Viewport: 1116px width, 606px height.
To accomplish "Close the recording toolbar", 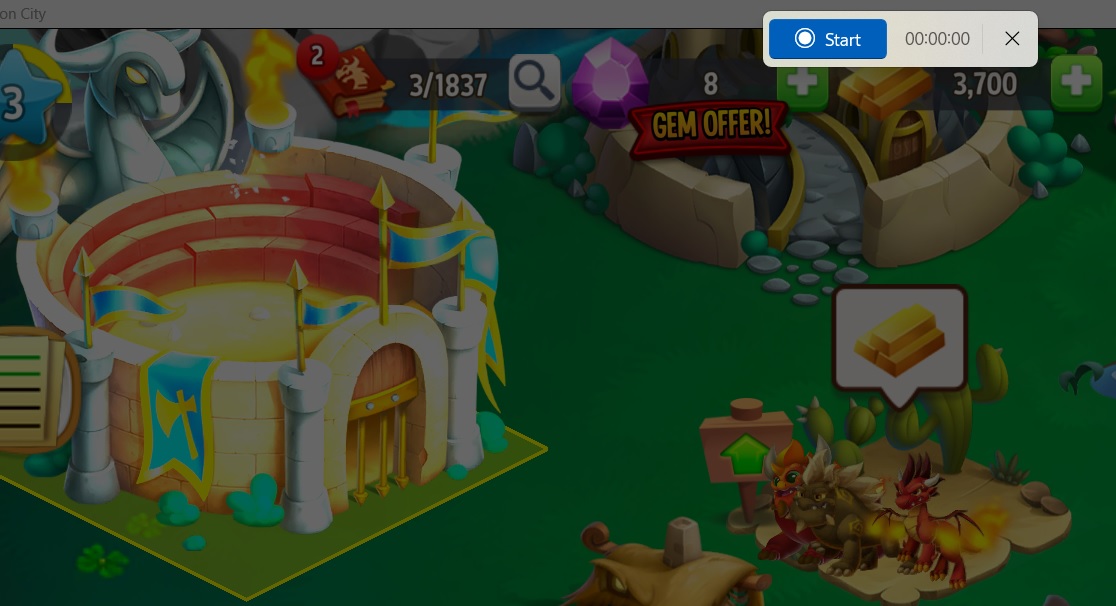I will click(x=1012, y=39).
